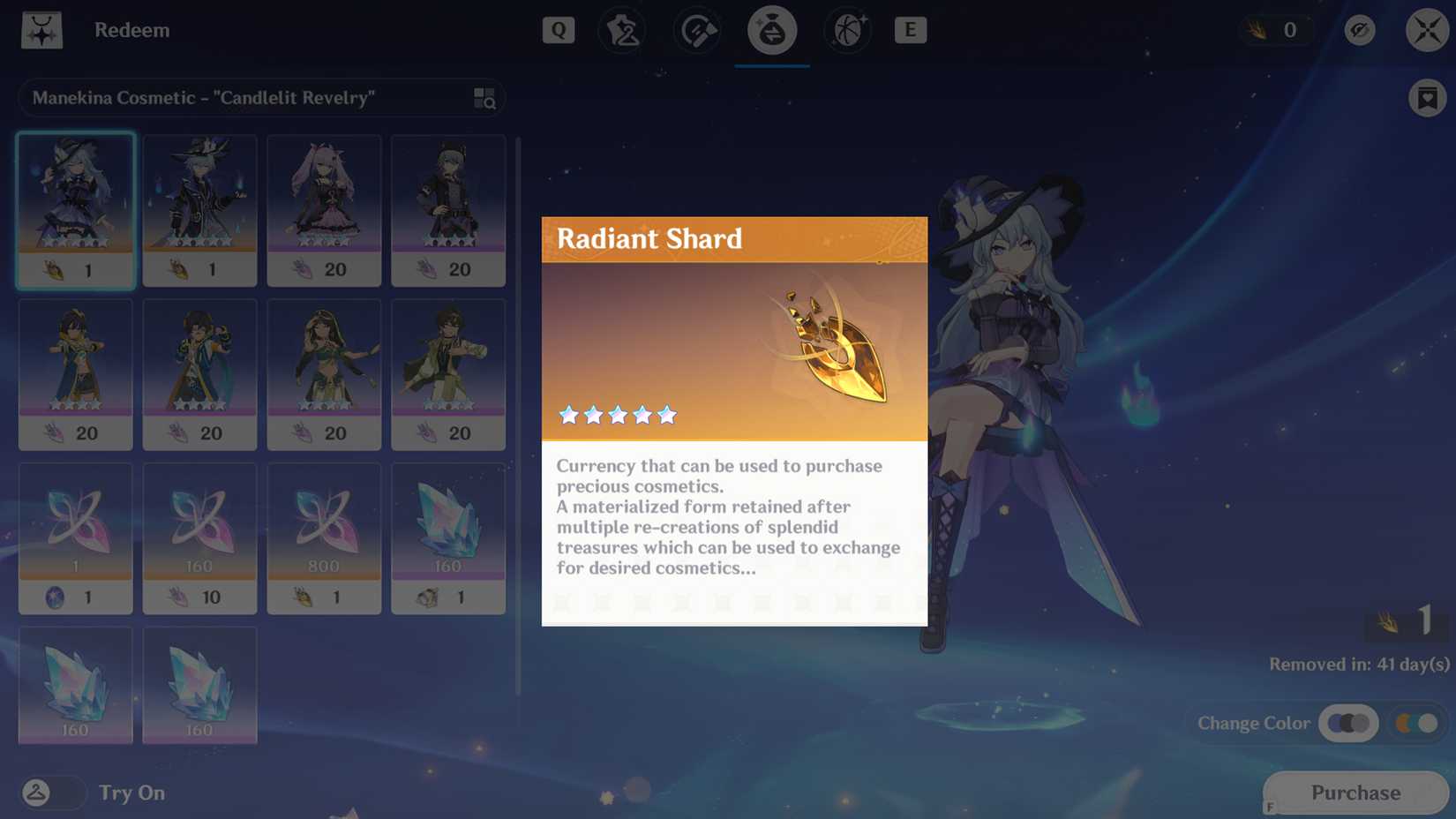Expand the Q shortcut tab on the left

(558, 29)
